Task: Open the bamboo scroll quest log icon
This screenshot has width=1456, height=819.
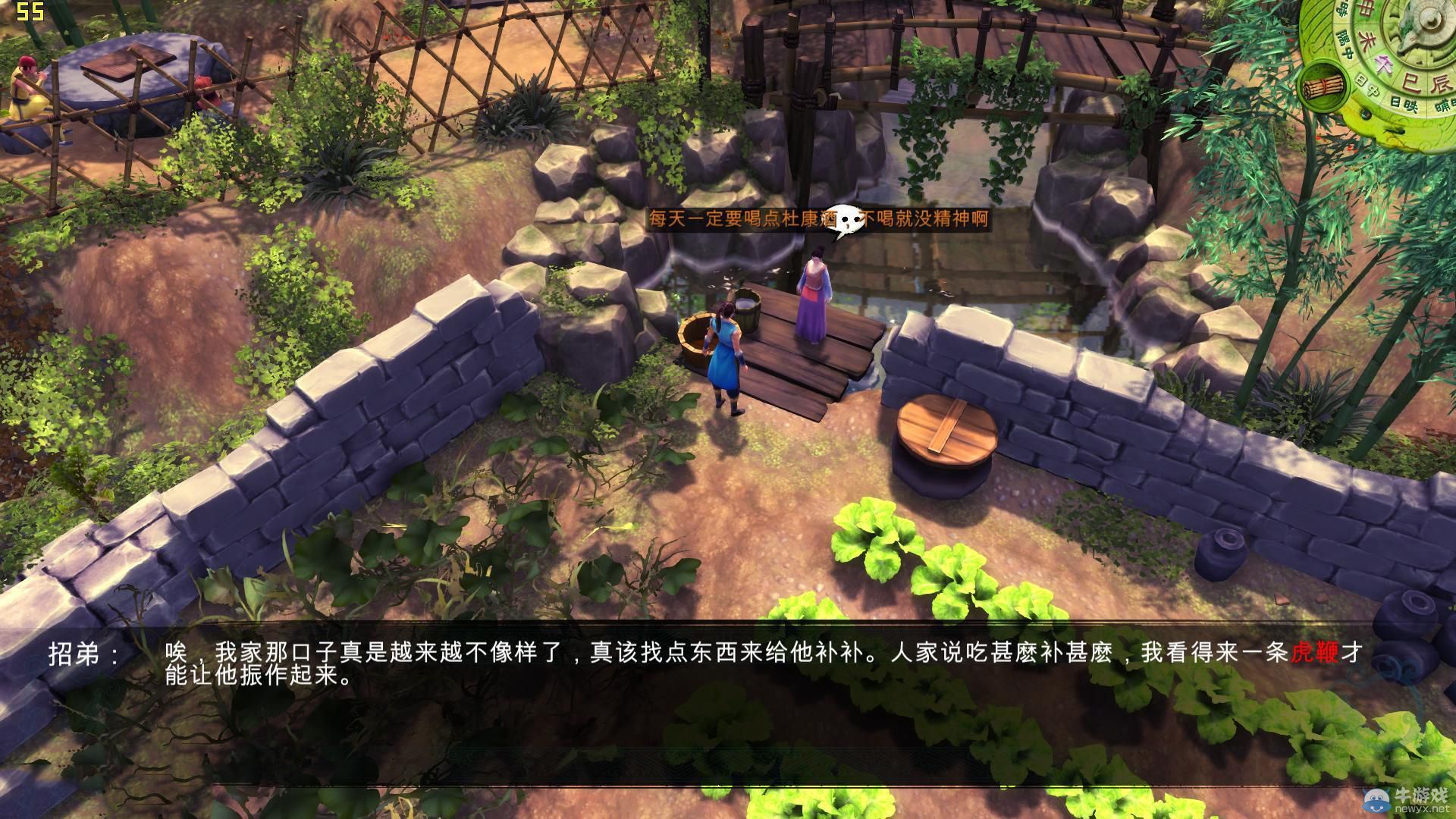Action: point(1323,87)
